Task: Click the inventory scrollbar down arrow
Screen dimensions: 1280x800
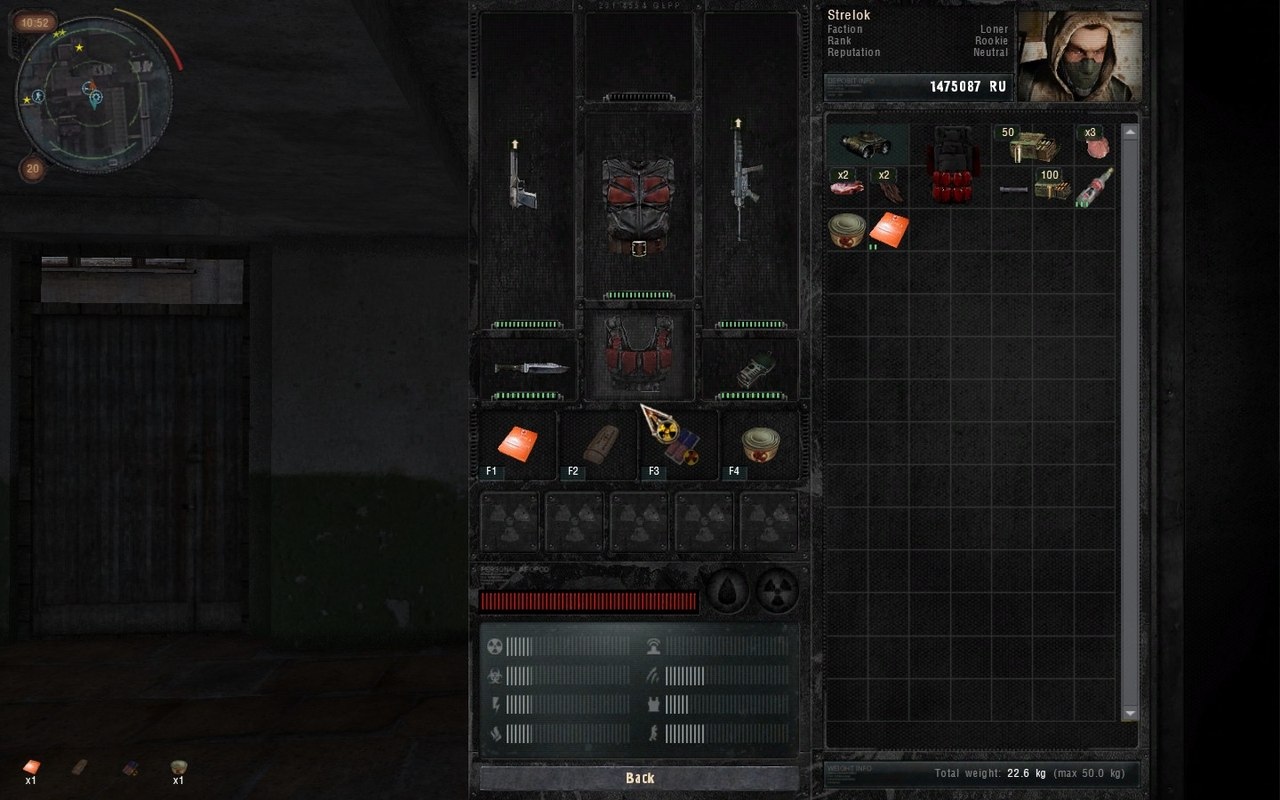Action: [x=1130, y=713]
